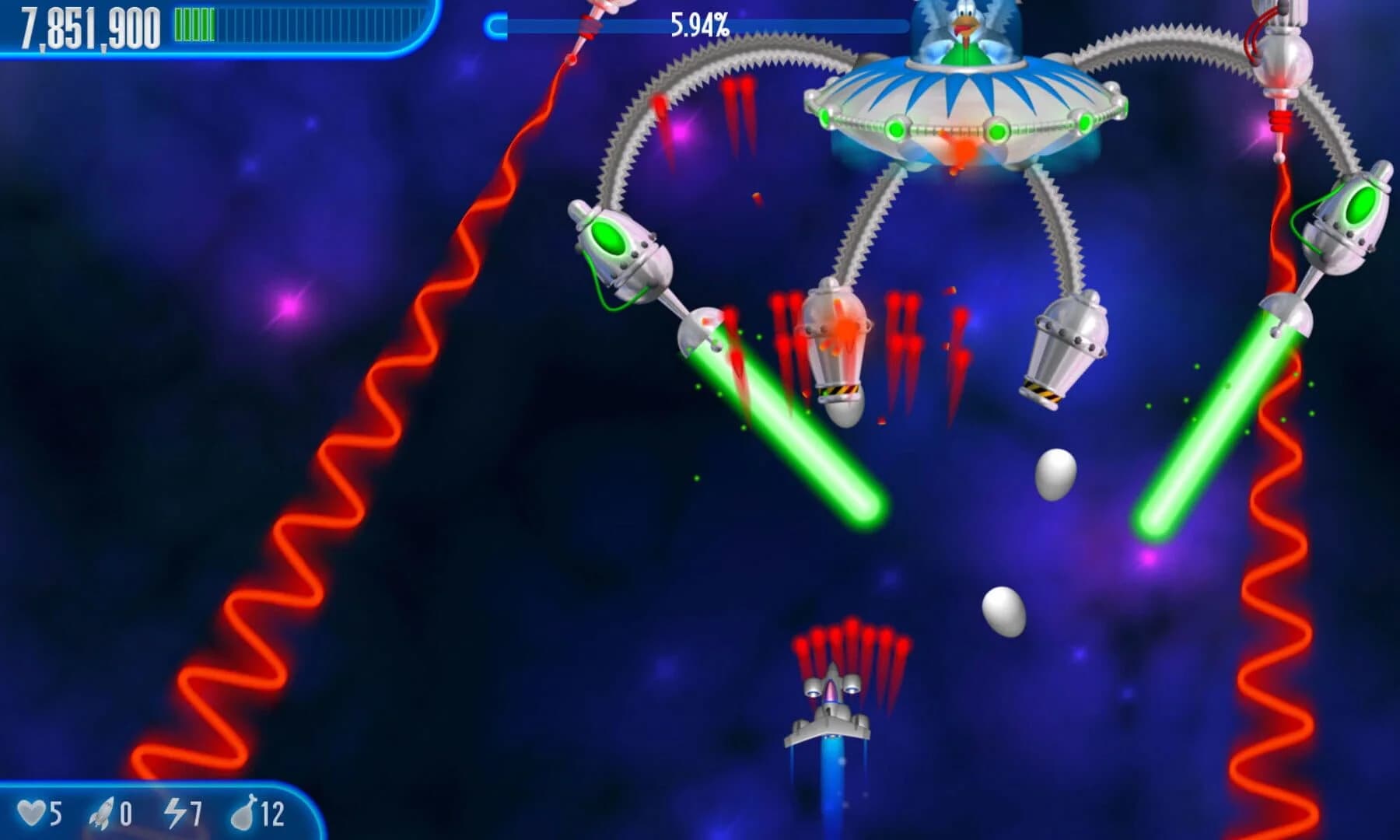Image resolution: width=1400 pixels, height=840 pixels.
Task: Click the food bag icon showing 12
Action: 243,813
